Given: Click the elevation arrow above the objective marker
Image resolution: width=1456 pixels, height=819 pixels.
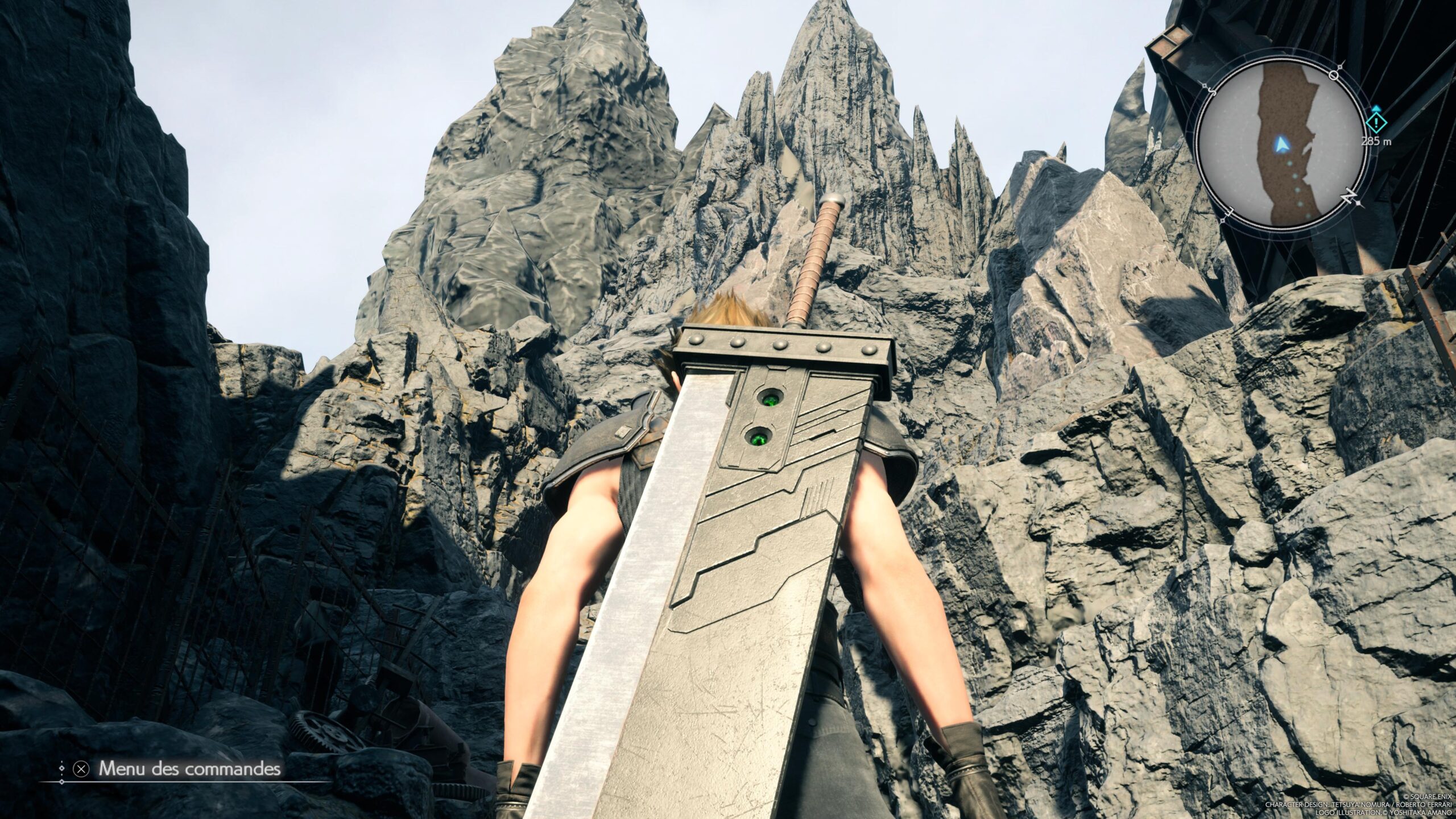Looking at the screenshot, I should [x=1376, y=108].
